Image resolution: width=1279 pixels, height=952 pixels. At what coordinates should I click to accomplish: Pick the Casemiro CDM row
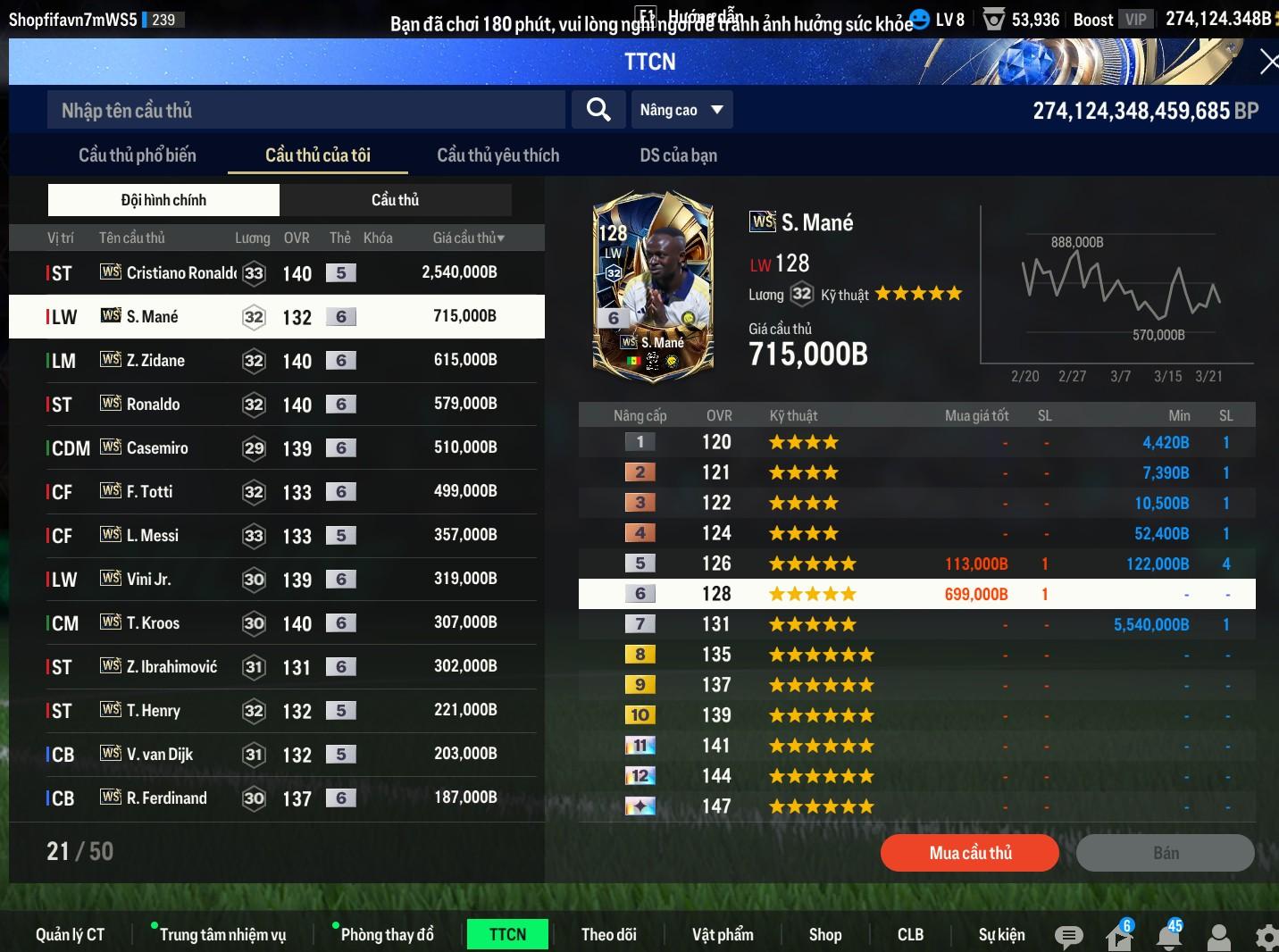pos(276,447)
